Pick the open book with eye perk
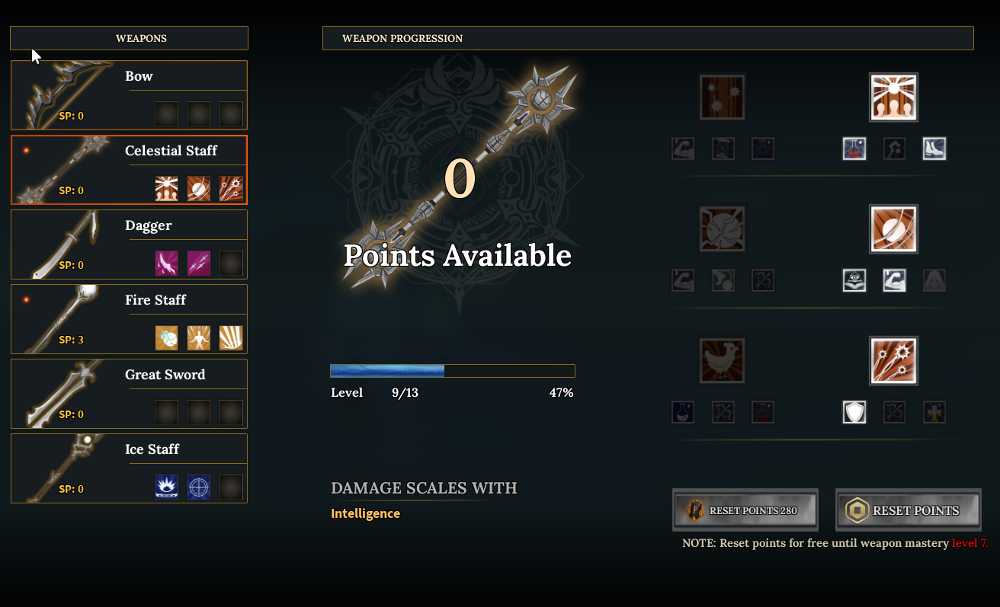Image resolution: width=1000 pixels, height=607 pixels. click(x=854, y=281)
